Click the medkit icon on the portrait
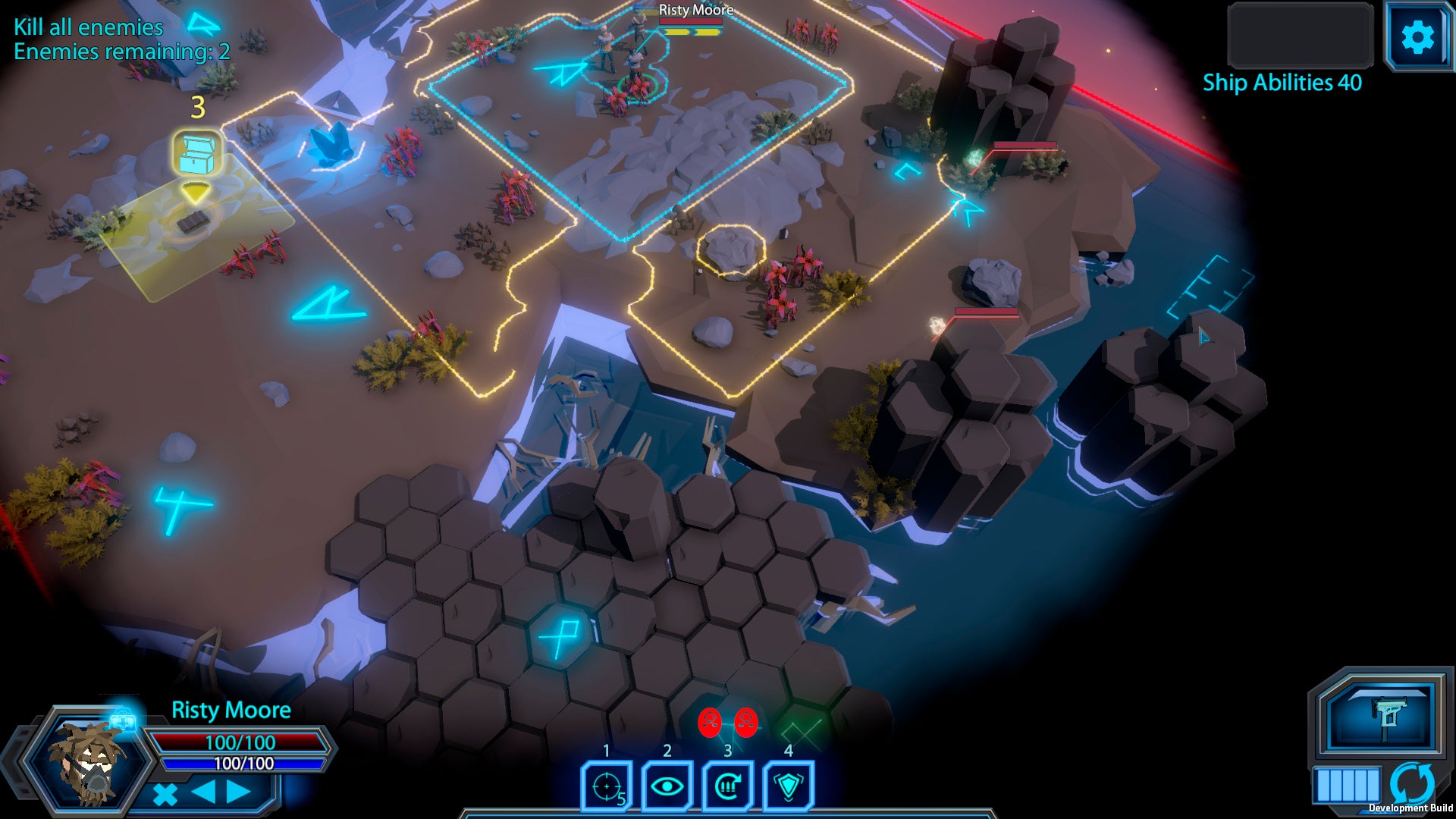 [123, 718]
